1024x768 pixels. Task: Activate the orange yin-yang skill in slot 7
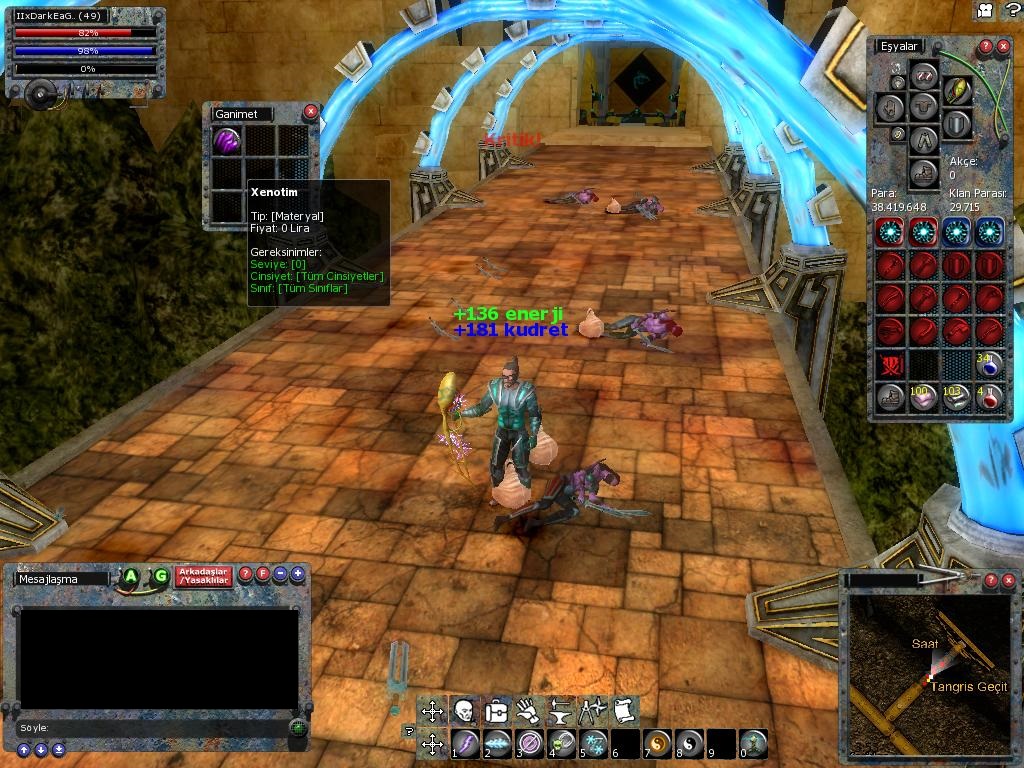[658, 743]
